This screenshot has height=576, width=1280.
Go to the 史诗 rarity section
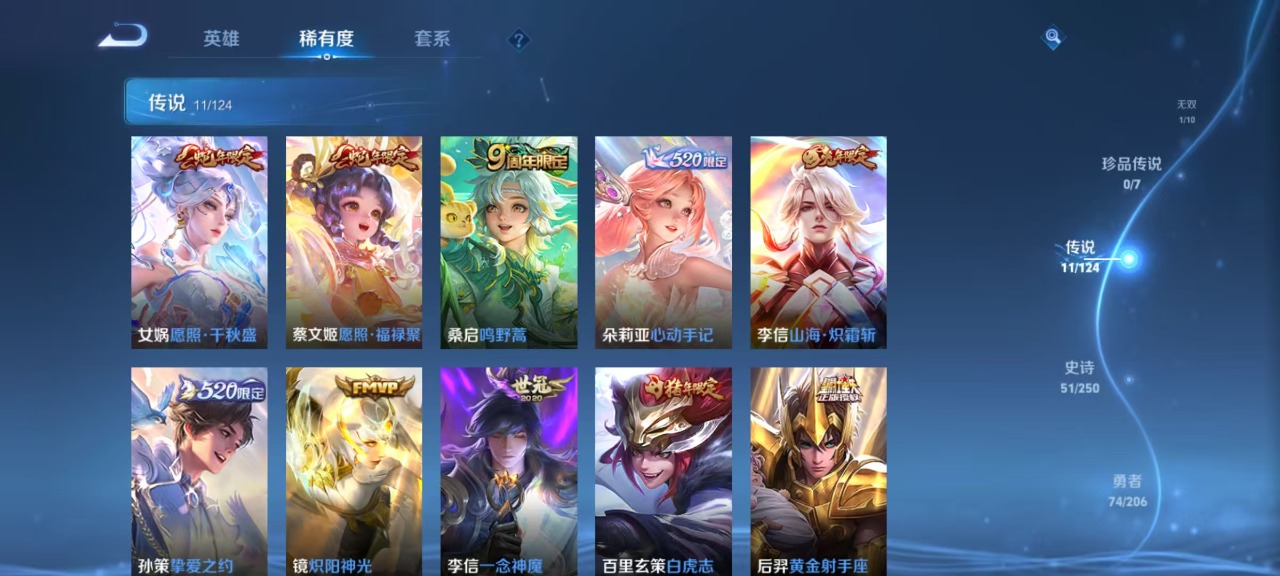click(1079, 376)
